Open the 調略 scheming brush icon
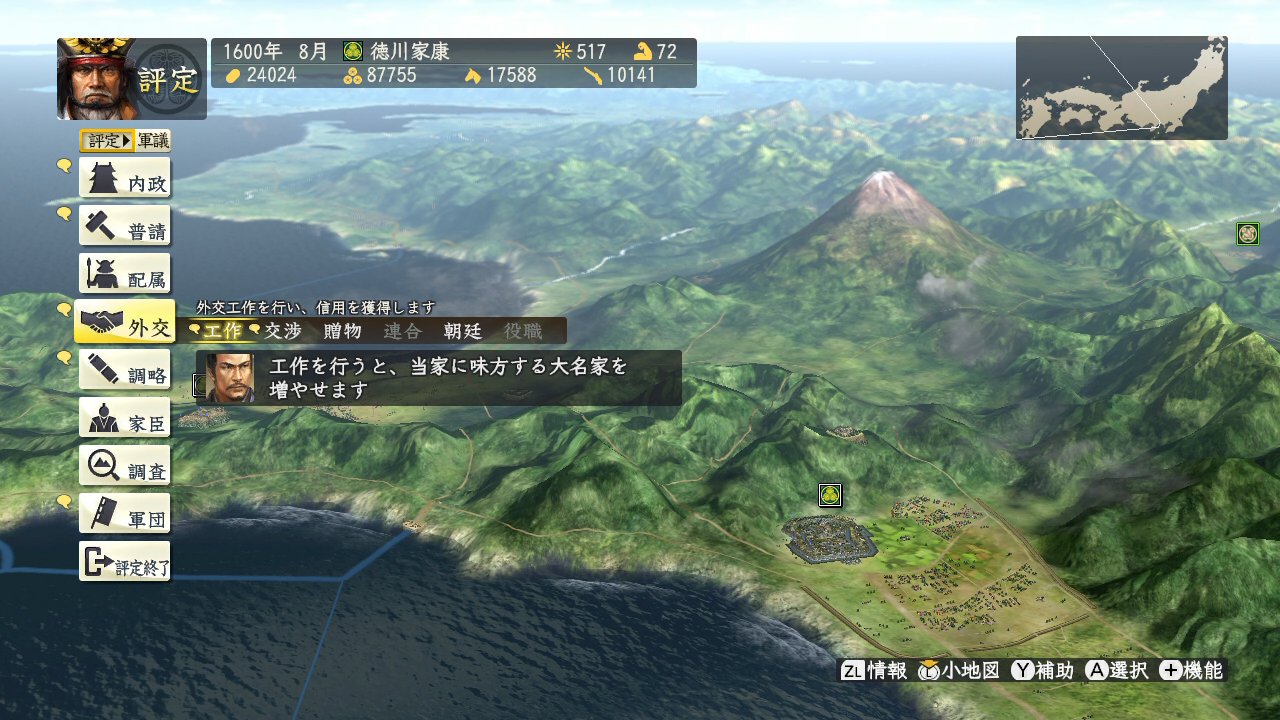 124,369
